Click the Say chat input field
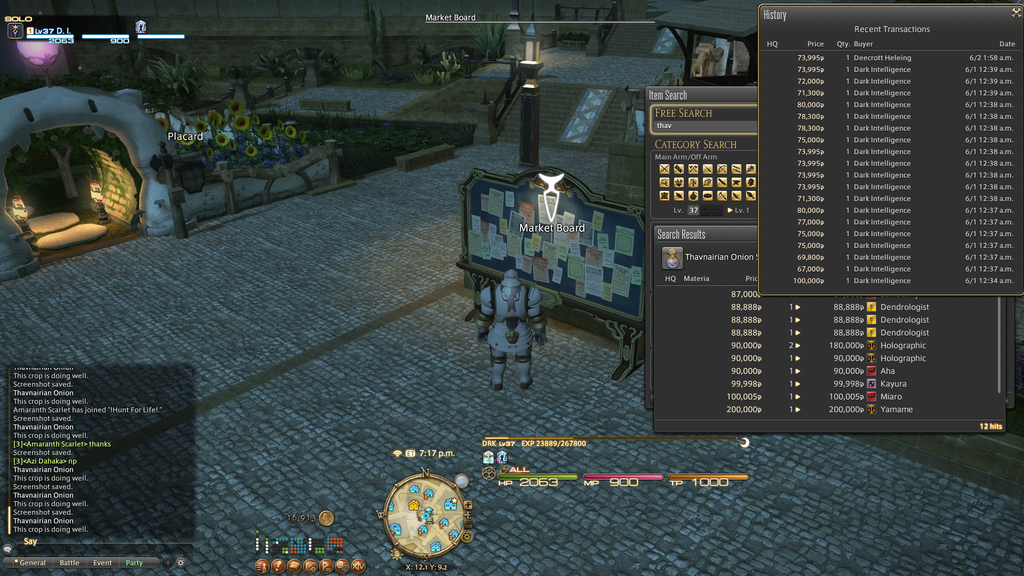 click(x=100, y=541)
